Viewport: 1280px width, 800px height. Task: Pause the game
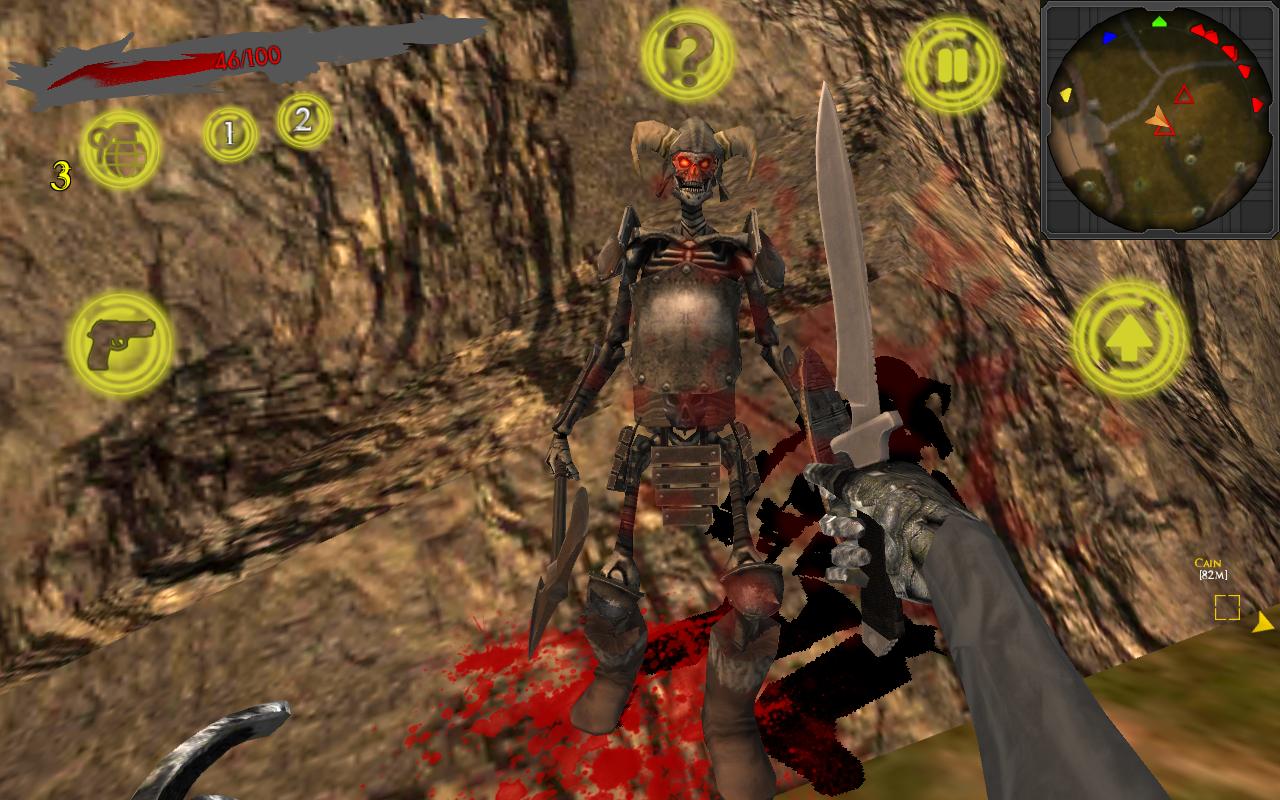(952, 64)
